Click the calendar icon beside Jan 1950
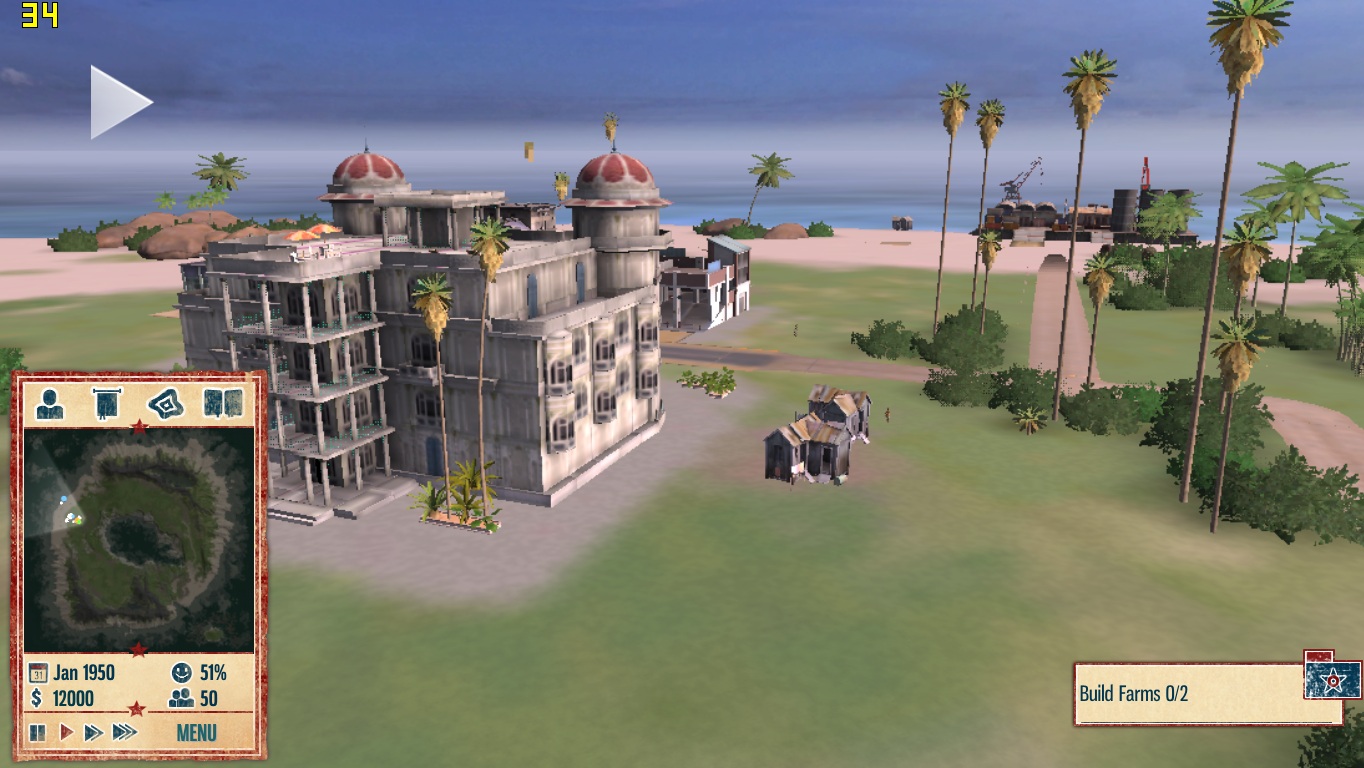Image resolution: width=1364 pixels, height=768 pixels. pos(37,673)
